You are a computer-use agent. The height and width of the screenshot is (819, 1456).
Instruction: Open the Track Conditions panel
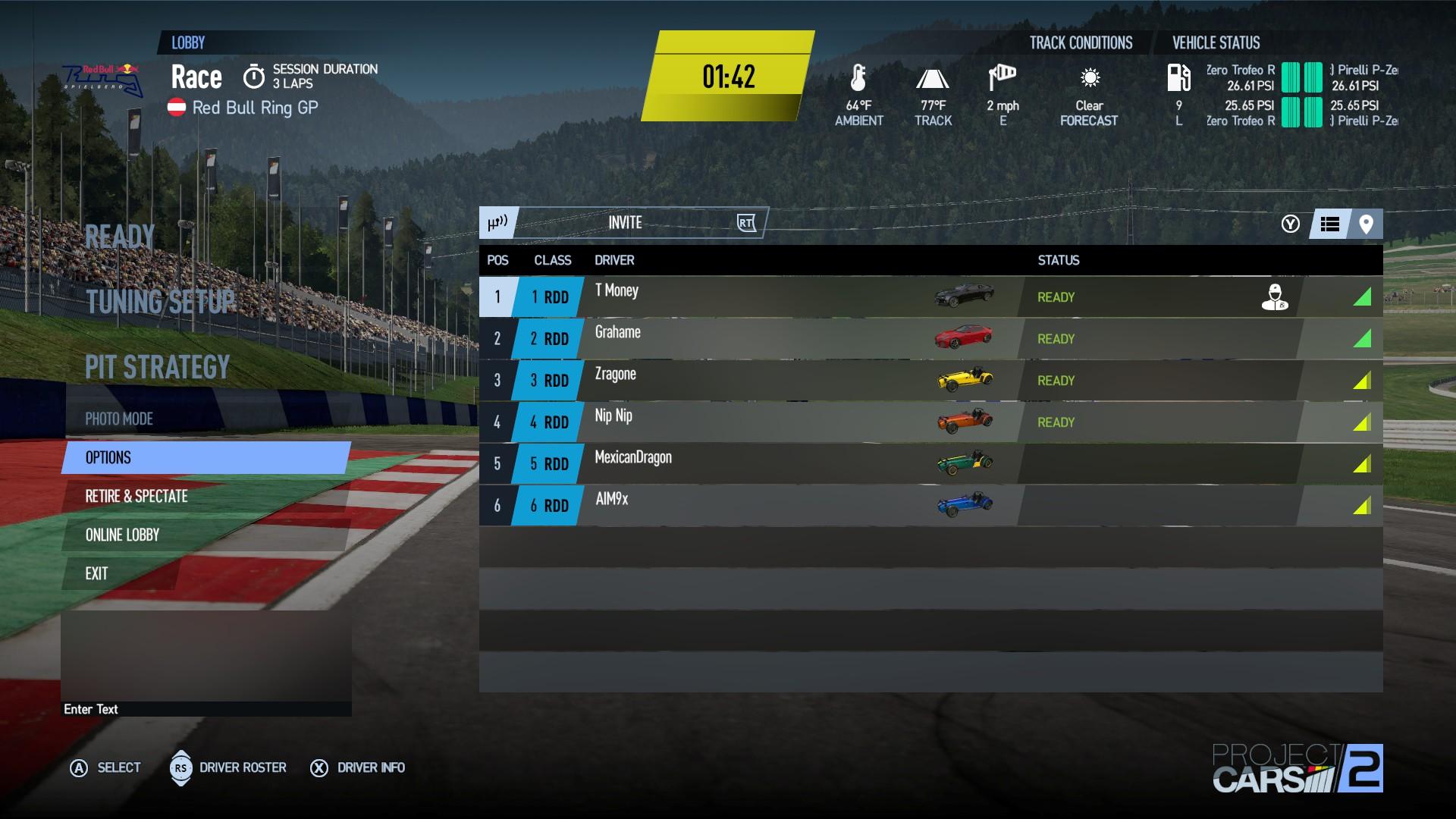(1081, 43)
